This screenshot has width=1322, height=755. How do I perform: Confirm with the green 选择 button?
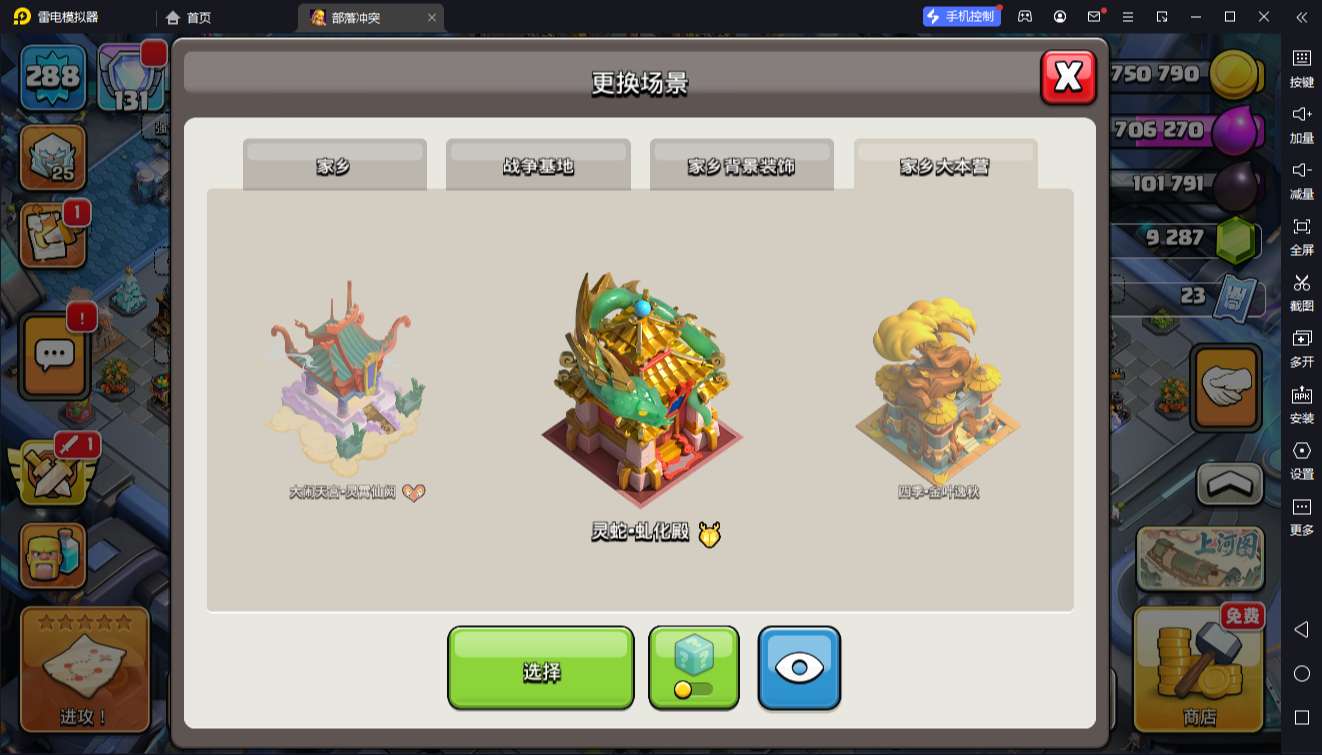(540, 668)
